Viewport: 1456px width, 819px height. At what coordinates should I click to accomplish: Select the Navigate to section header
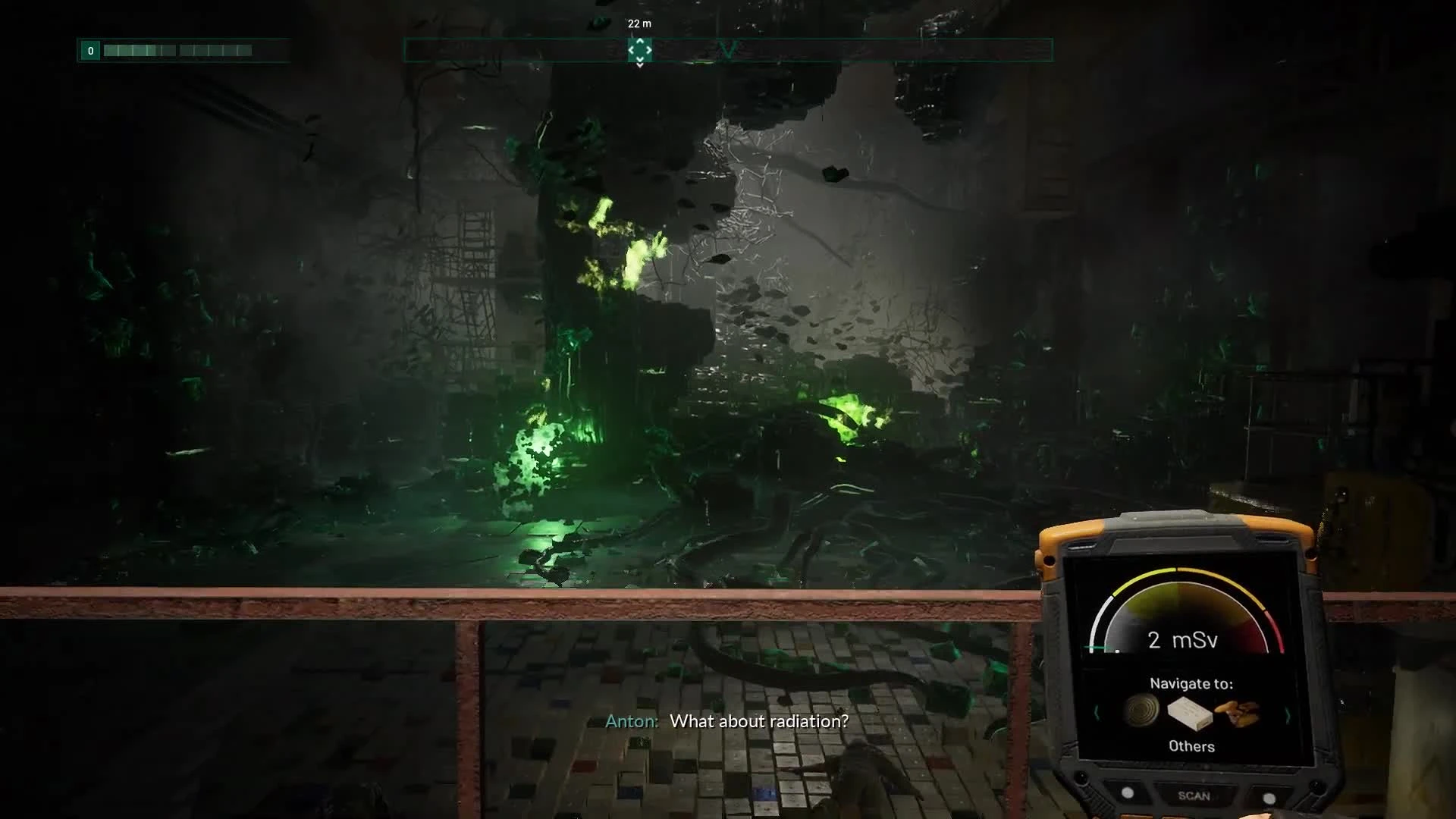(1192, 682)
